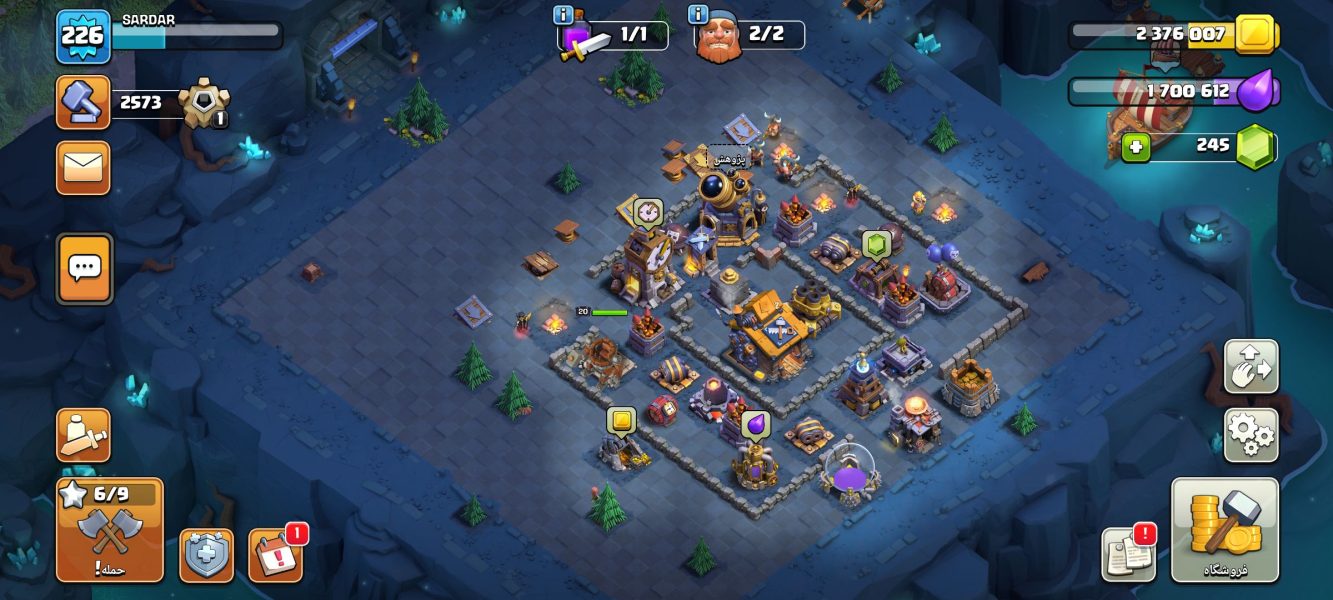Open the Shop with hammer and coins
This screenshot has width=1333, height=600.
click(x=1224, y=530)
